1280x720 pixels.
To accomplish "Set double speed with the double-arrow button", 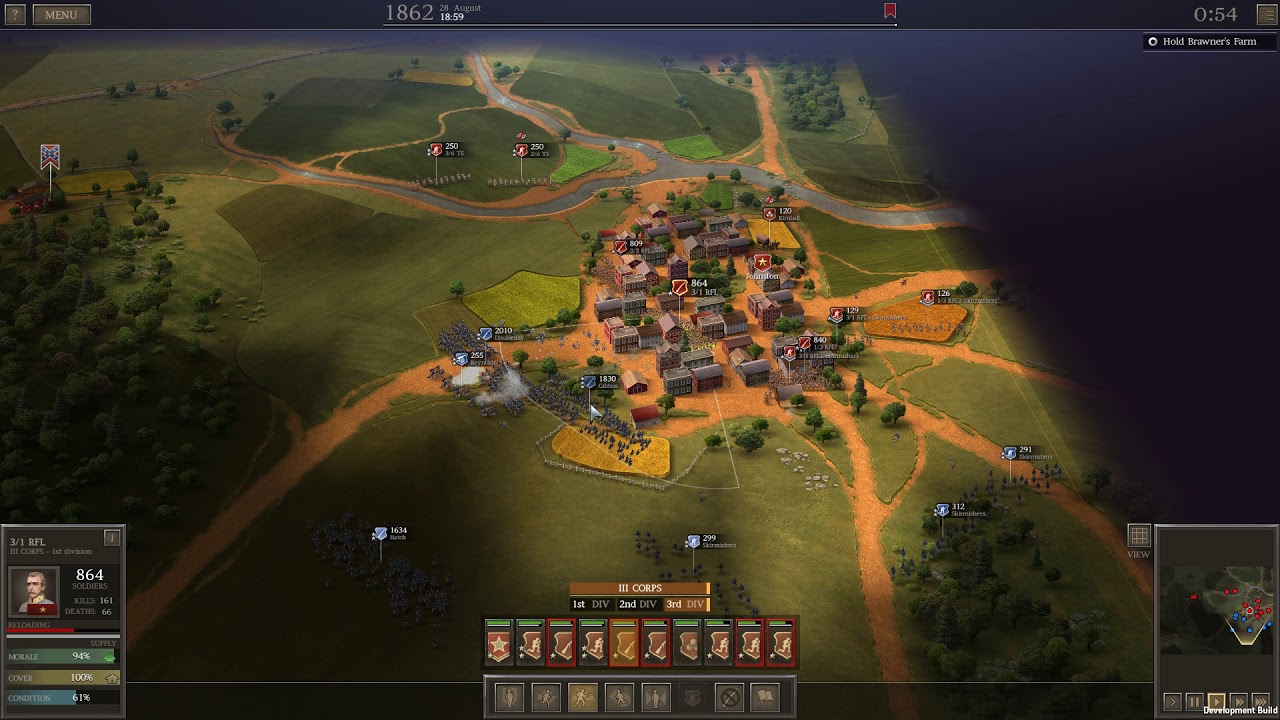I will coord(1239,702).
